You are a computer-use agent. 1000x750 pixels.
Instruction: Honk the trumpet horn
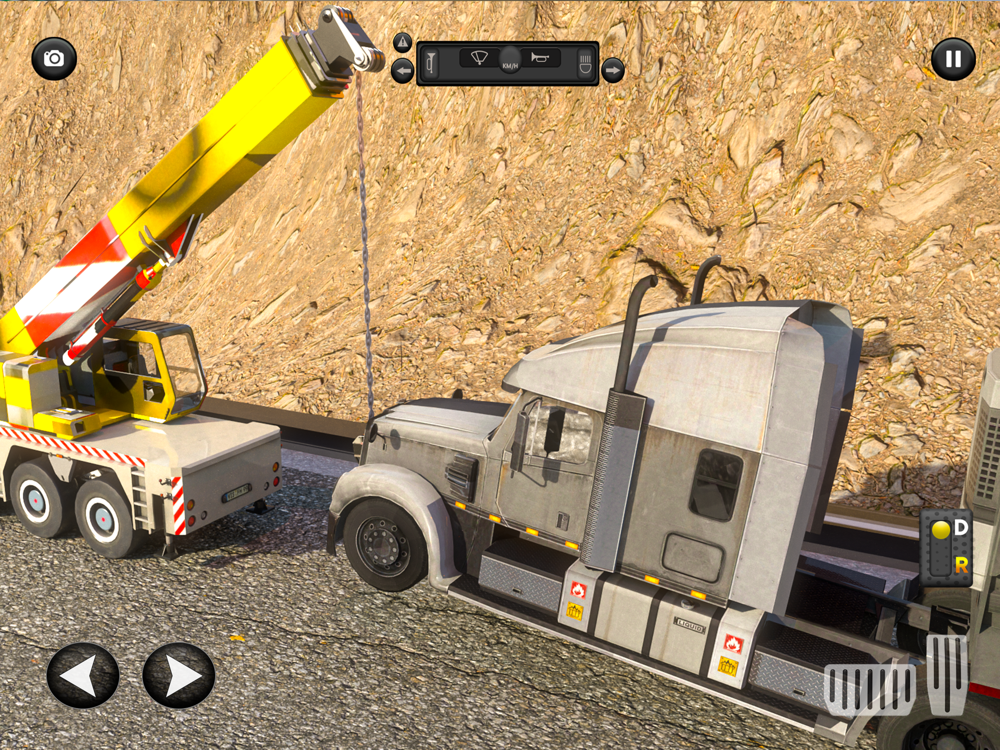point(541,57)
